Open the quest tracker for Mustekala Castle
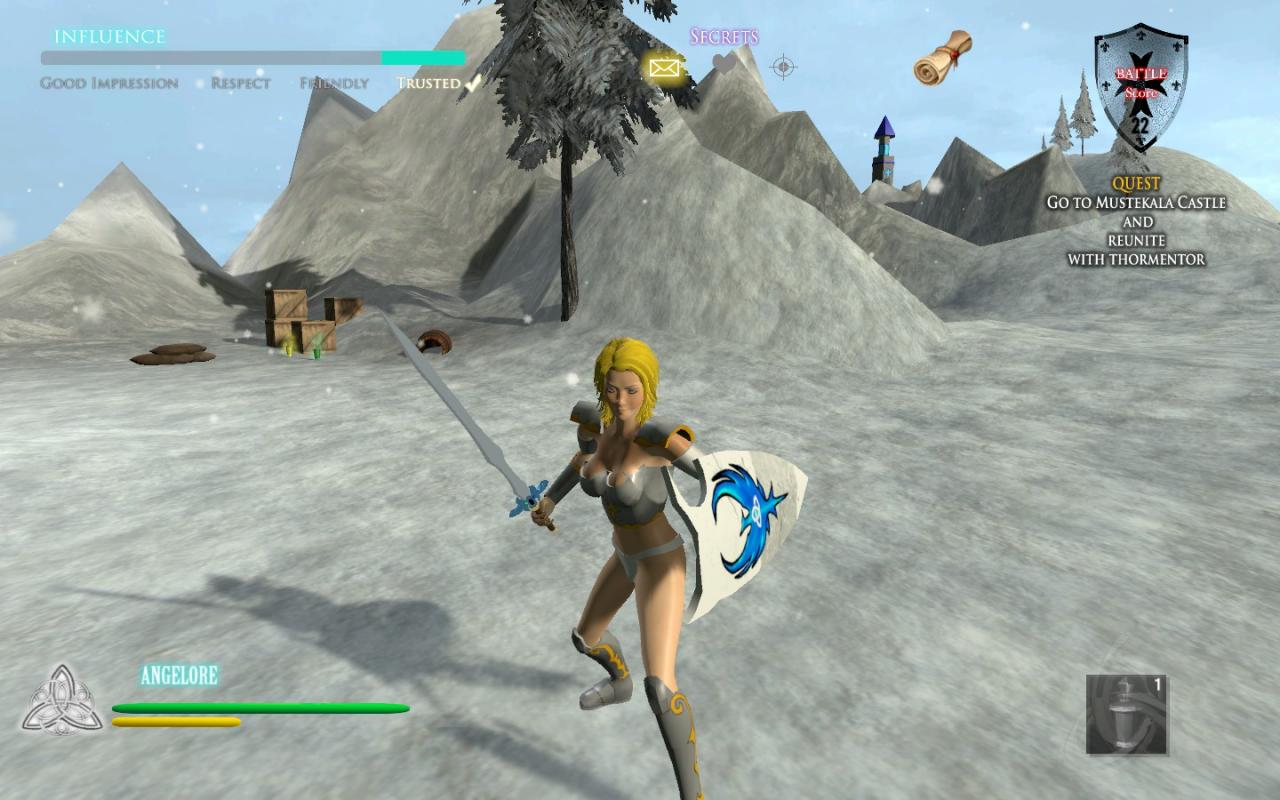Viewport: 1280px width, 800px height. [x=1136, y=222]
